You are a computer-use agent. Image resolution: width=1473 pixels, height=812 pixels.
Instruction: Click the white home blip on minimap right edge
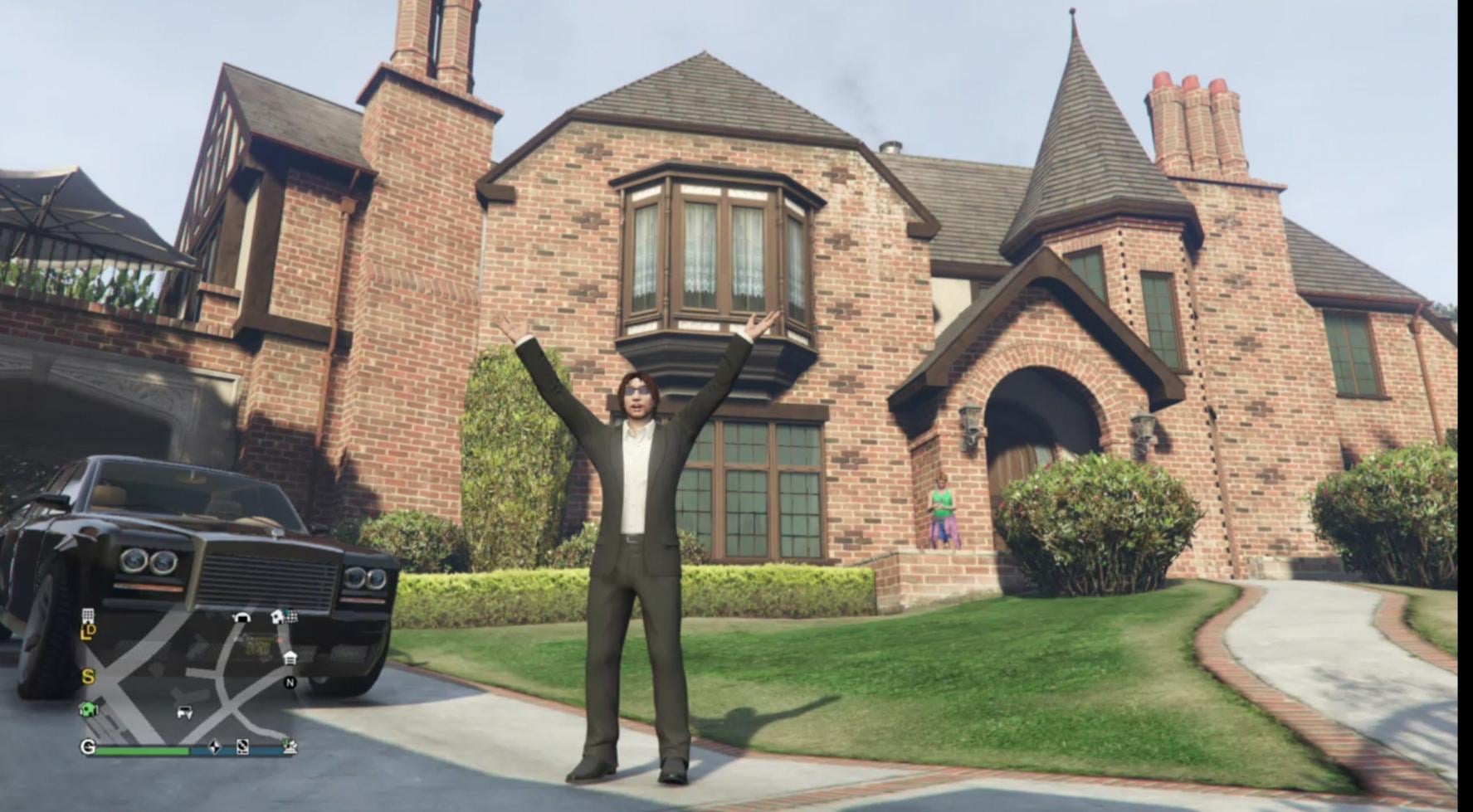click(x=290, y=658)
